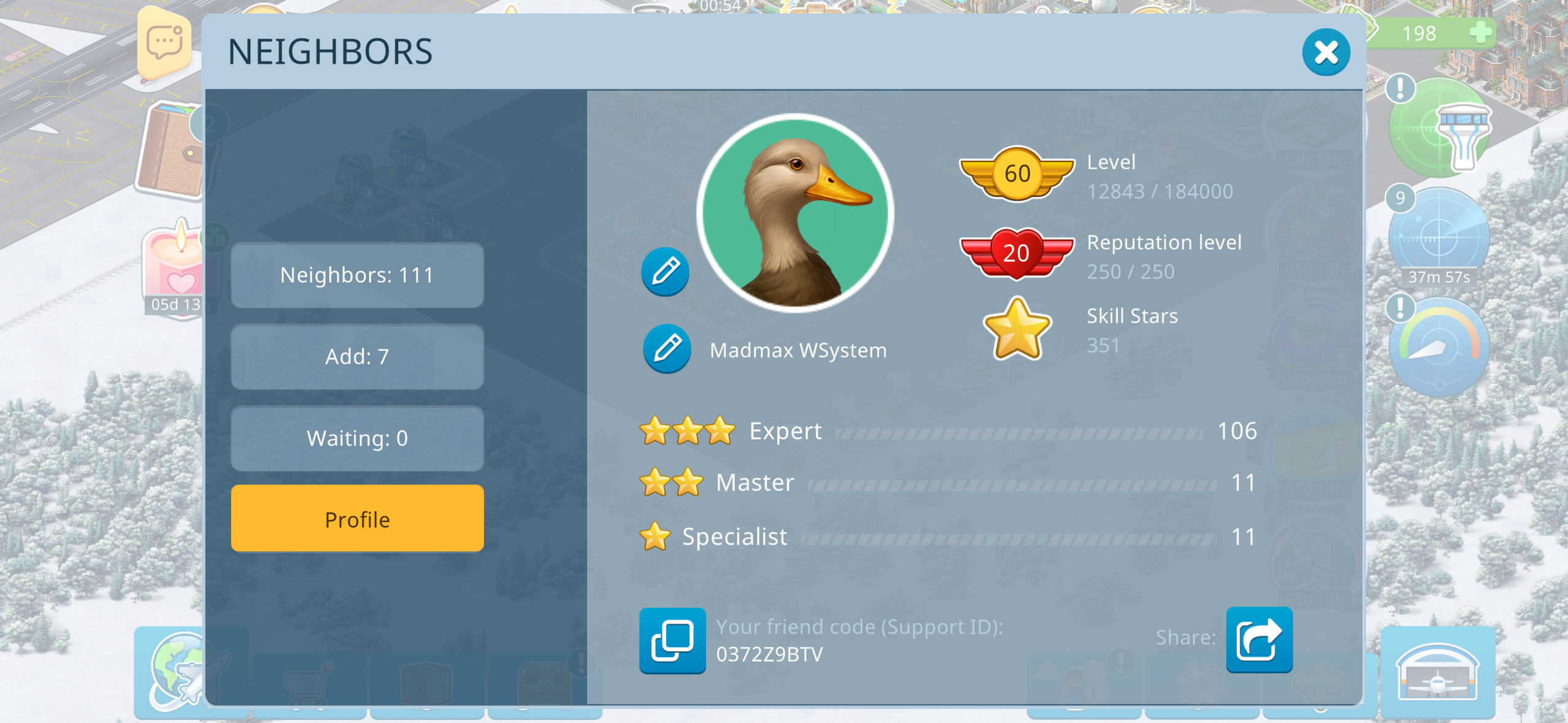
Task: Open the chat speech bubble
Action: pos(164,44)
